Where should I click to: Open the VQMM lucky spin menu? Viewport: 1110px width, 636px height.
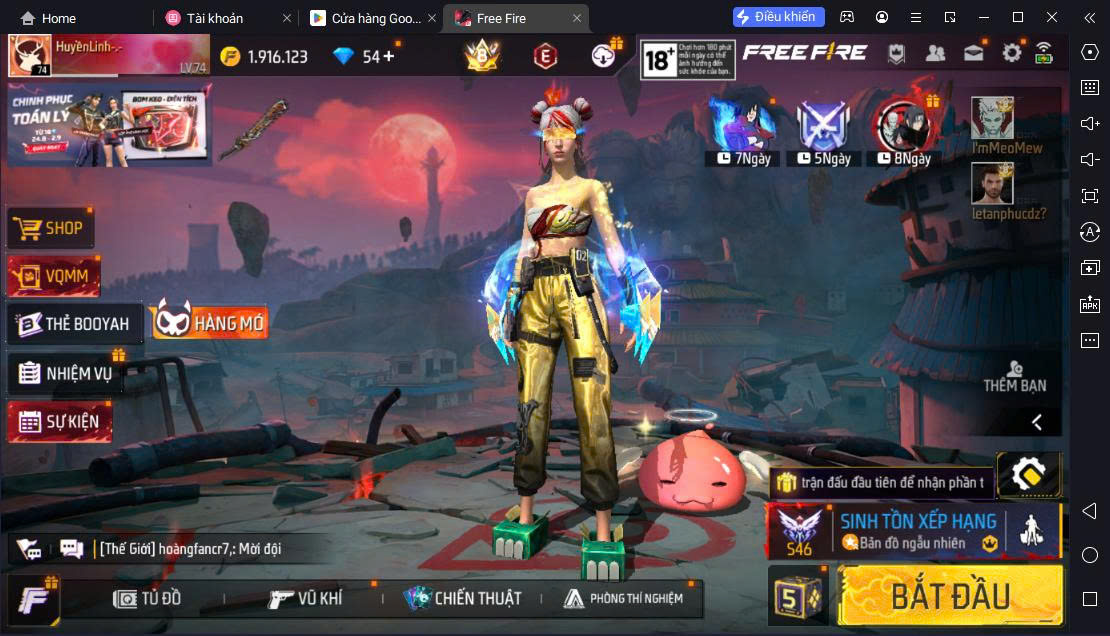point(54,276)
